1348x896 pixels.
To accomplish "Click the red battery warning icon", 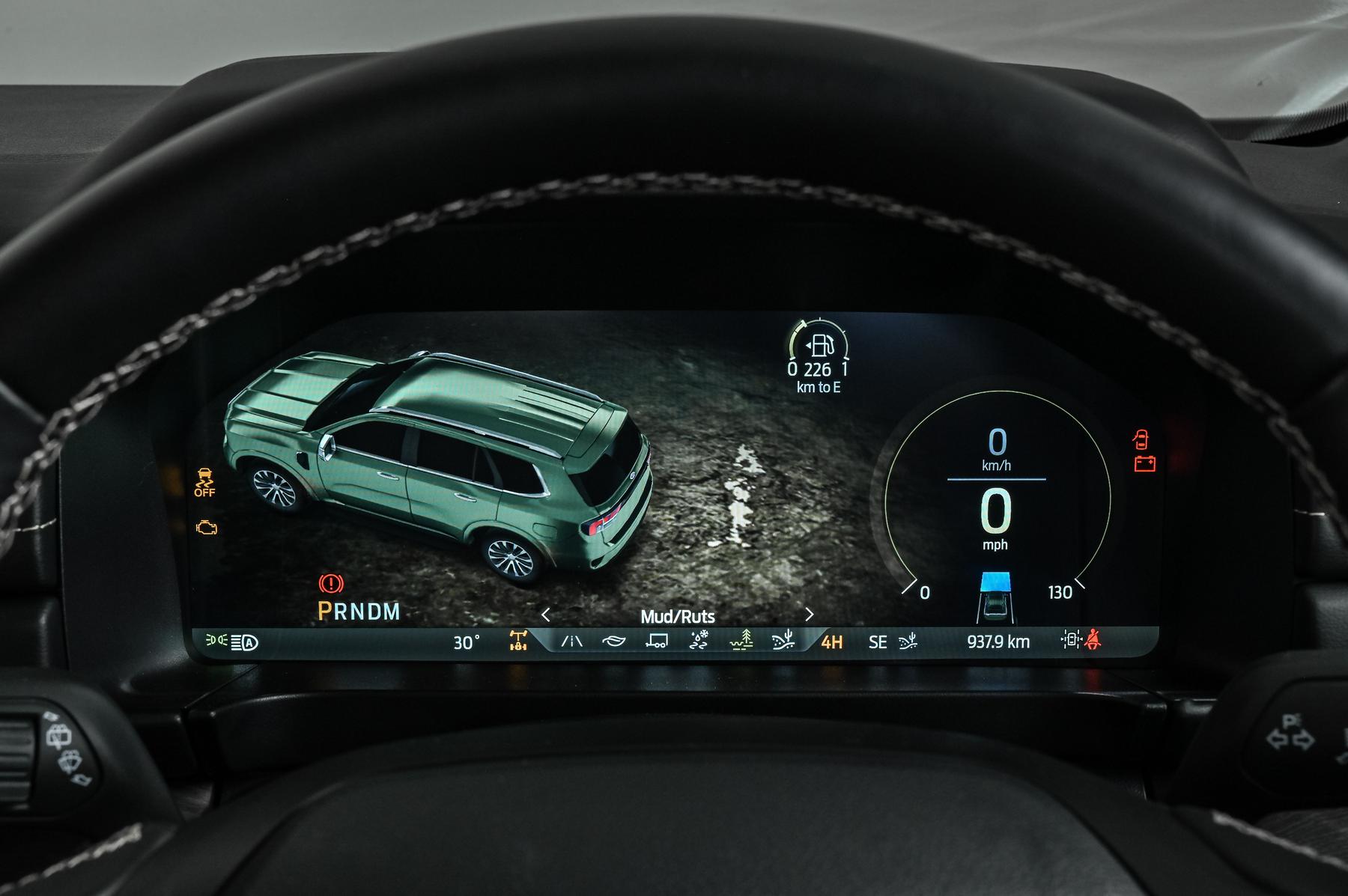I will click(x=1144, y=464).
